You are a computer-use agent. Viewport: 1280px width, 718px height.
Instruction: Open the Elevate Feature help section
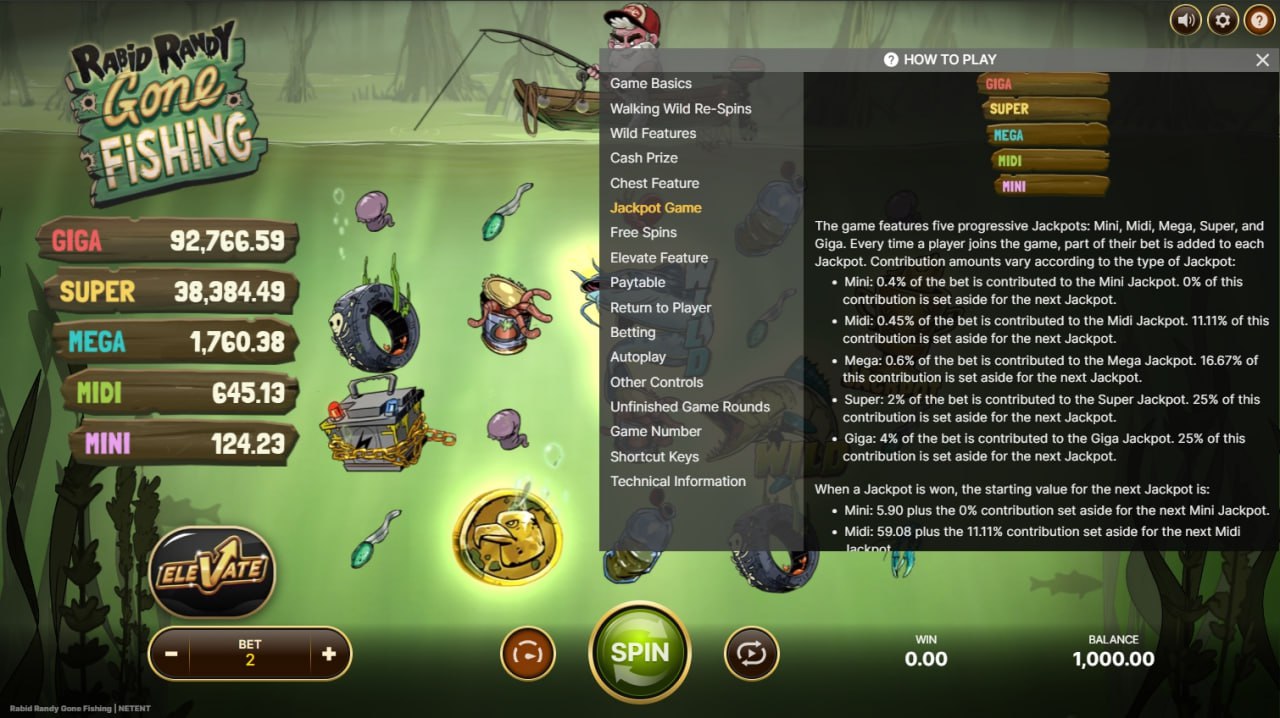pos(659,257)
